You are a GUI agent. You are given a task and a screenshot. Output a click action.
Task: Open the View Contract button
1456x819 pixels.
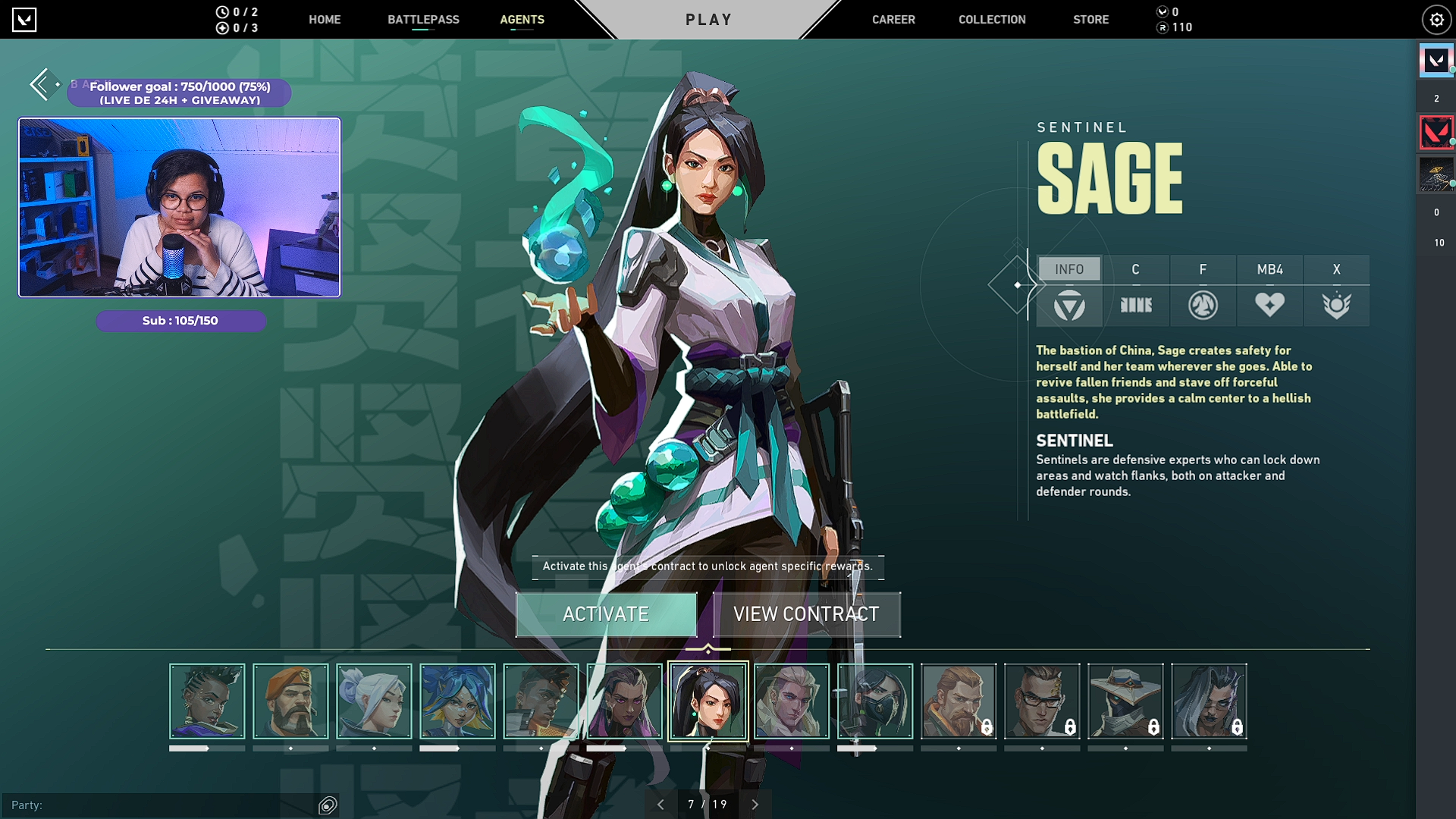coord(806,614)
